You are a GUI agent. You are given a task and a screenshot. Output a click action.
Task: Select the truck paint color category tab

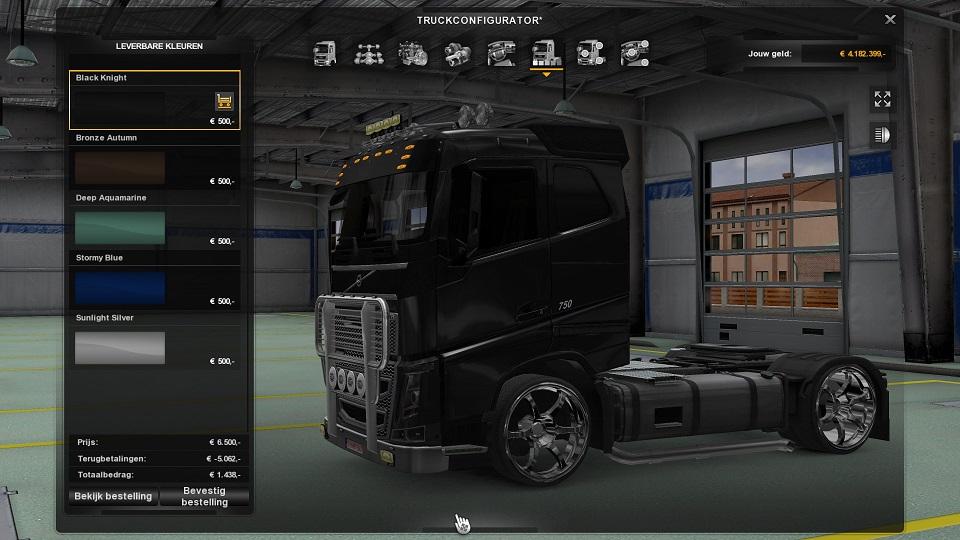coord(546,53)
